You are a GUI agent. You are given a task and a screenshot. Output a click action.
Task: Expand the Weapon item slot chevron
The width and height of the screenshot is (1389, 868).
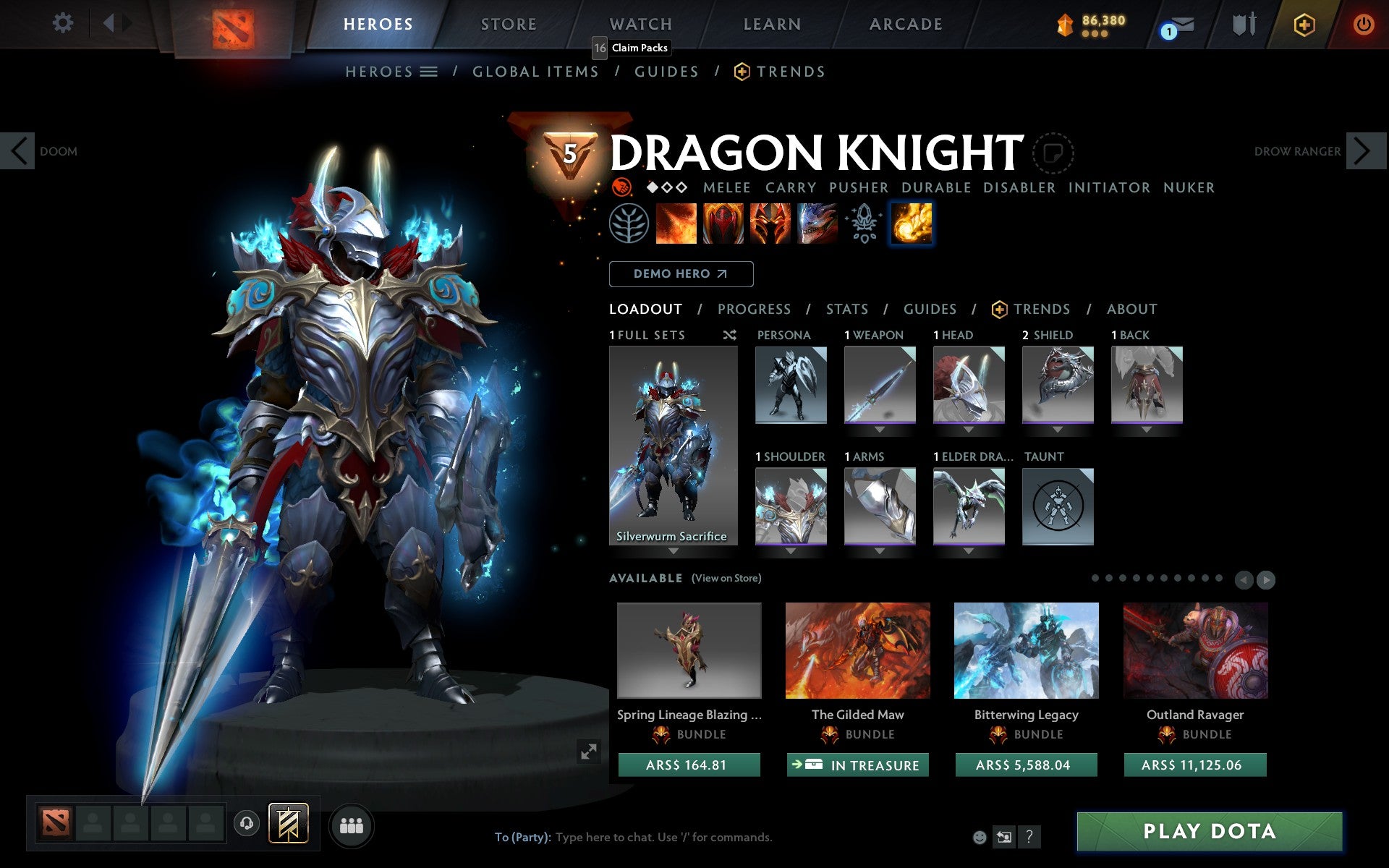(880, 427)
